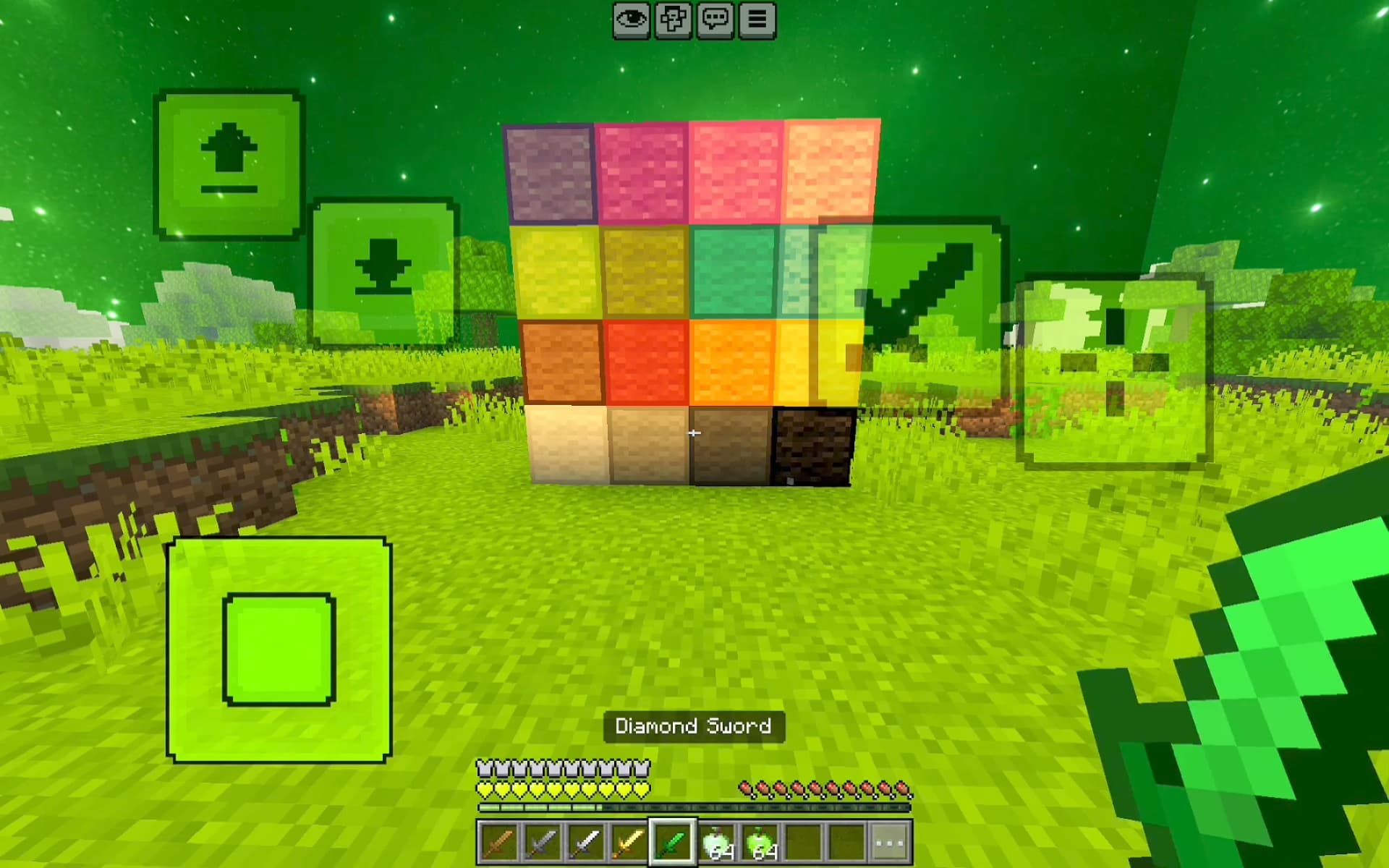The width and height of the screenshot is (1389, 868).
Task: Select the wooden sword in the hotbar
Action: 499,842
